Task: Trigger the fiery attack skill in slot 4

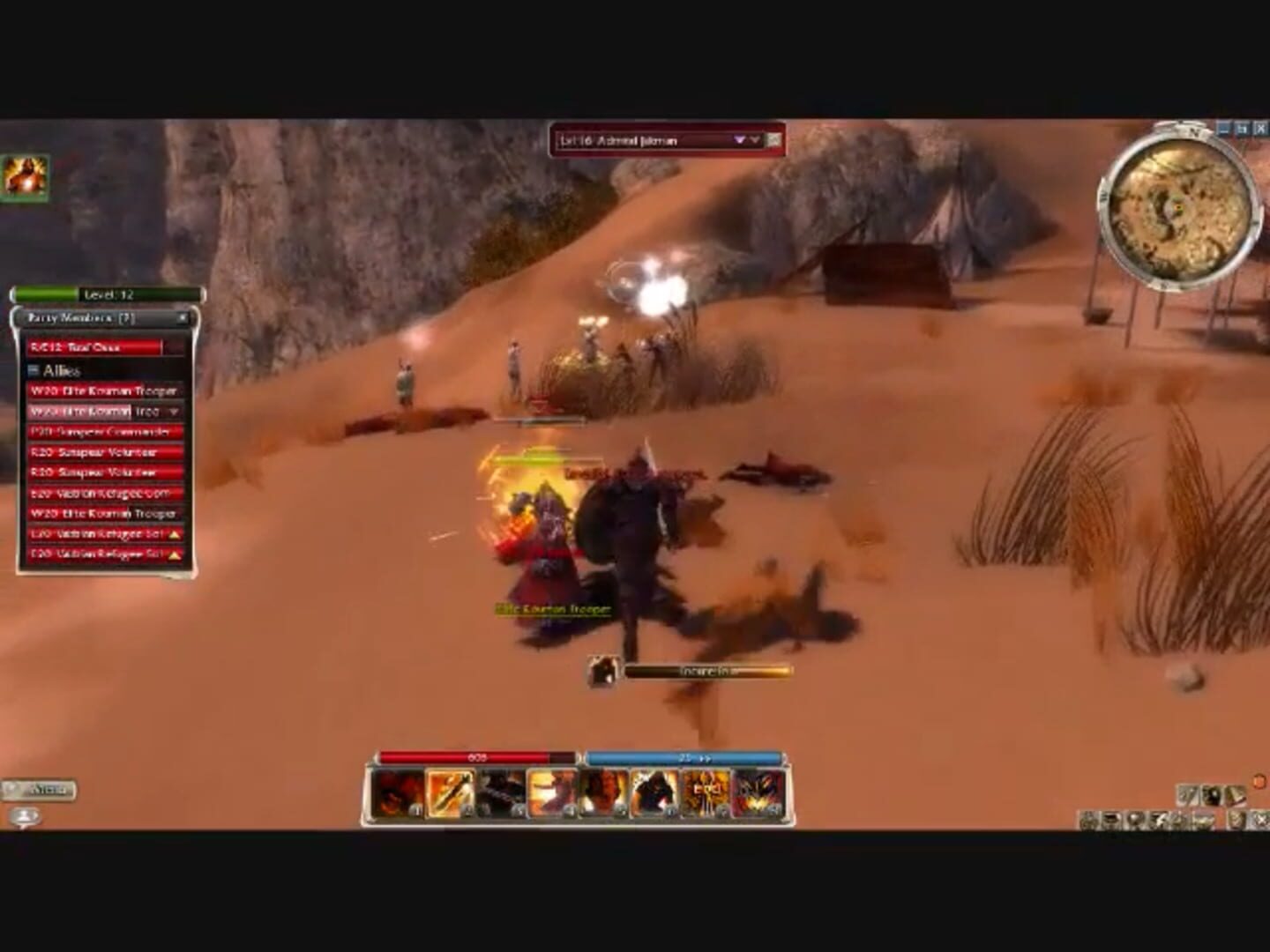Action: (x=547, y=793)
